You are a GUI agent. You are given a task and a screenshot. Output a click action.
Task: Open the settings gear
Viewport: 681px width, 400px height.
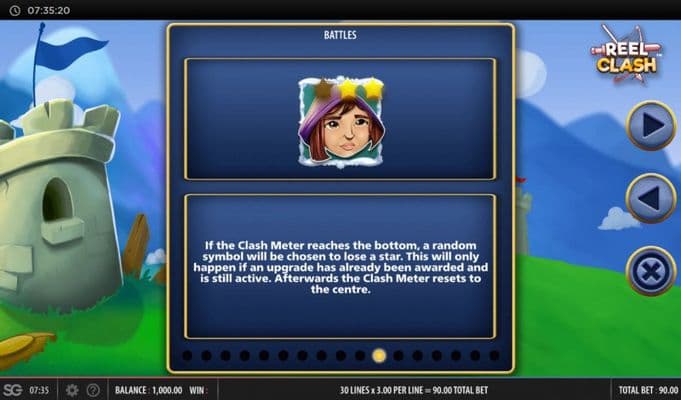pos(72,390)
